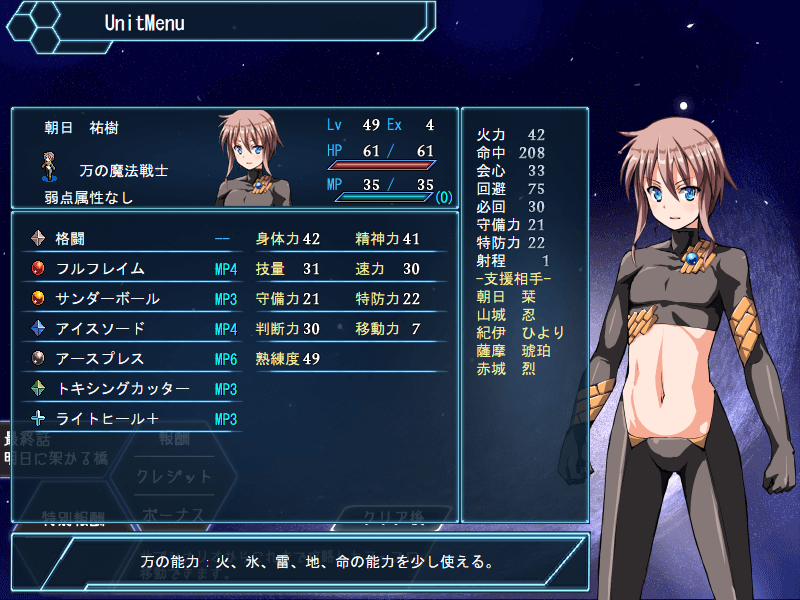The image size is (800, 600).
Task: Select the ライトヒール＋ healing skill
Action: [x=130, y=419]
